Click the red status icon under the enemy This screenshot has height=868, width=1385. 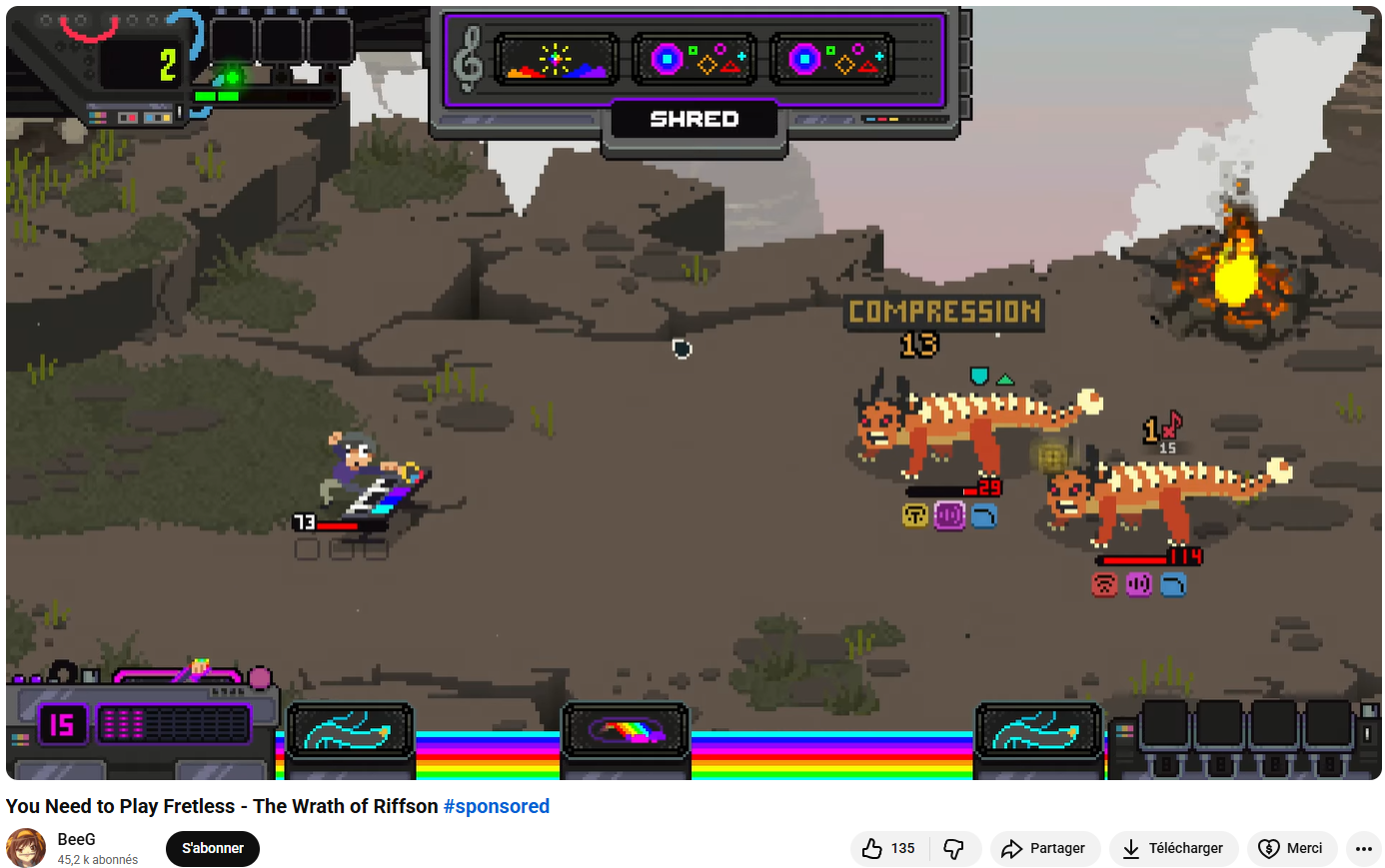click(x=1104, y=584)
